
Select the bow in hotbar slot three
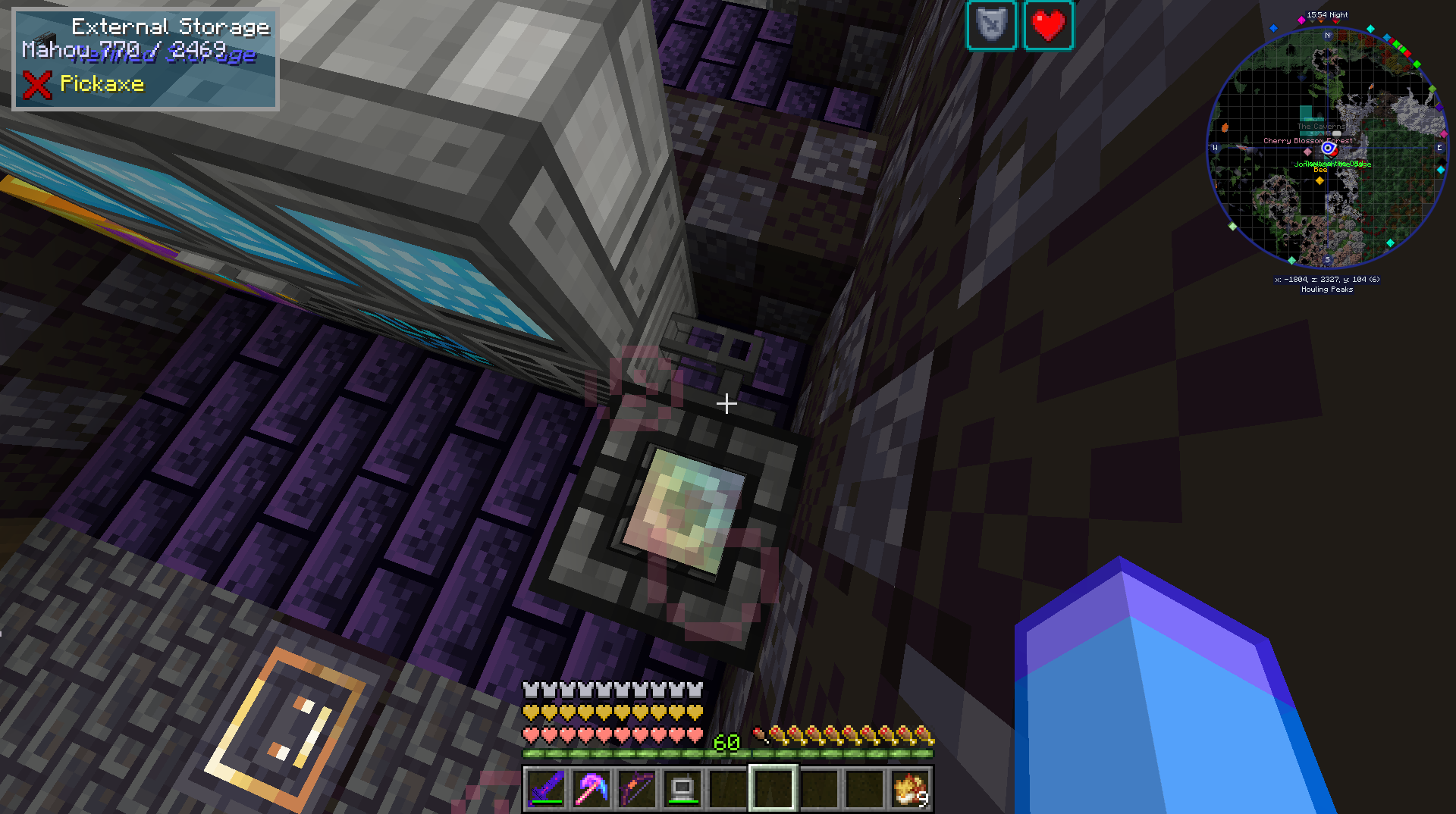pyautogui.click(x=637, y=788)
